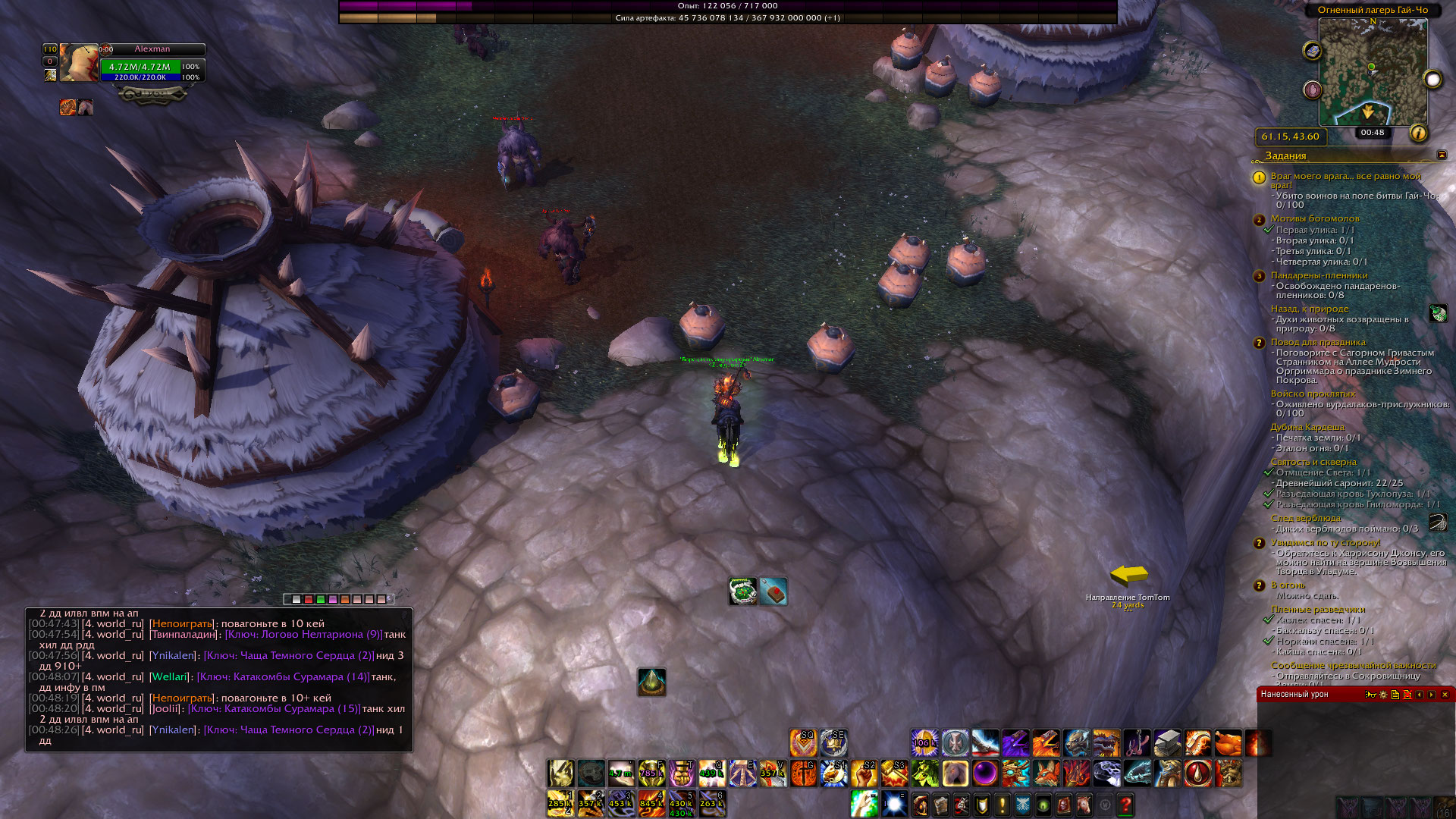Use the ability on hotkey 4
Viewport: 1456px width, 819px height.
pos(651,804)
